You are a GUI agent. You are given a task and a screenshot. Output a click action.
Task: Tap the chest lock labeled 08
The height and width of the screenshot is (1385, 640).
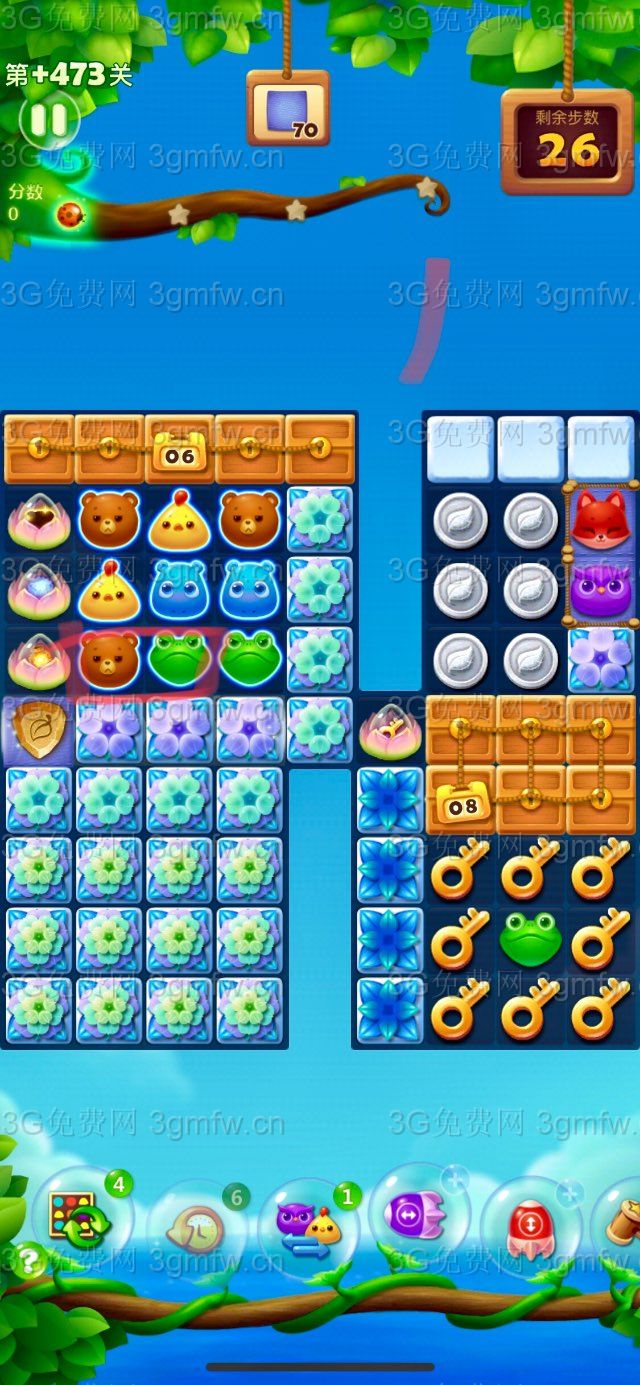461,803
